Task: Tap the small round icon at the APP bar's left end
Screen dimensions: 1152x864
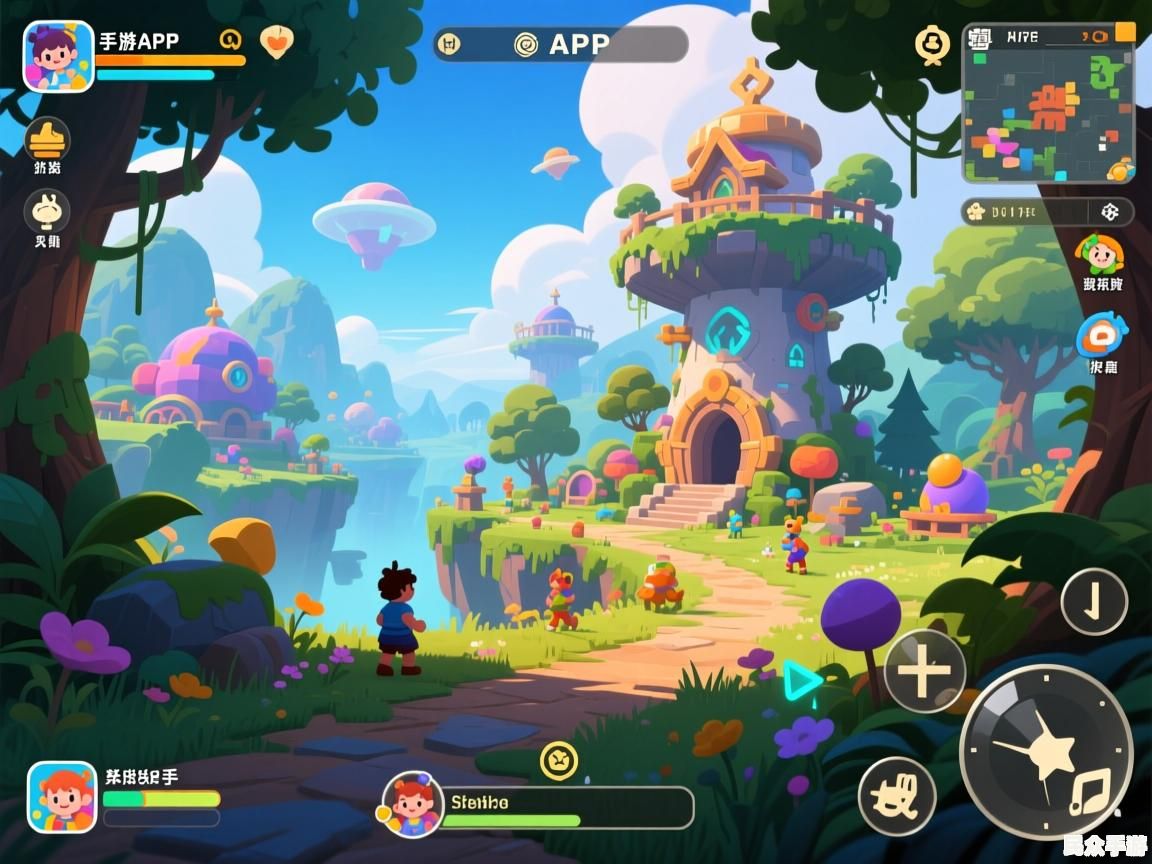Action: [x=450, y=44]
